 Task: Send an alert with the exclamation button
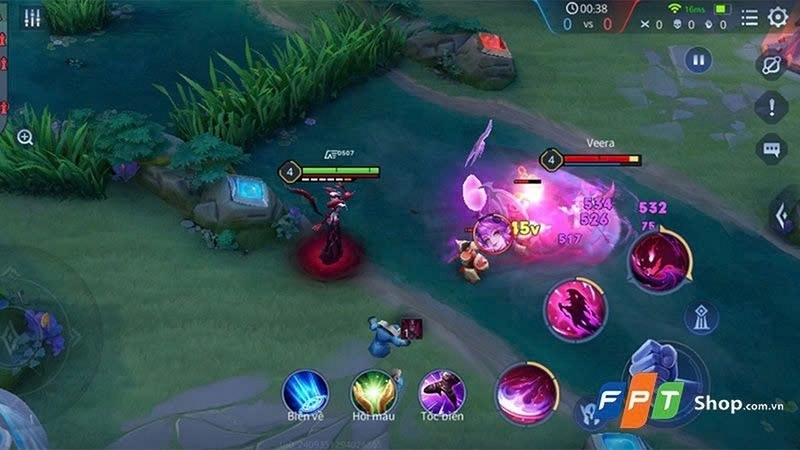[771, 106]
